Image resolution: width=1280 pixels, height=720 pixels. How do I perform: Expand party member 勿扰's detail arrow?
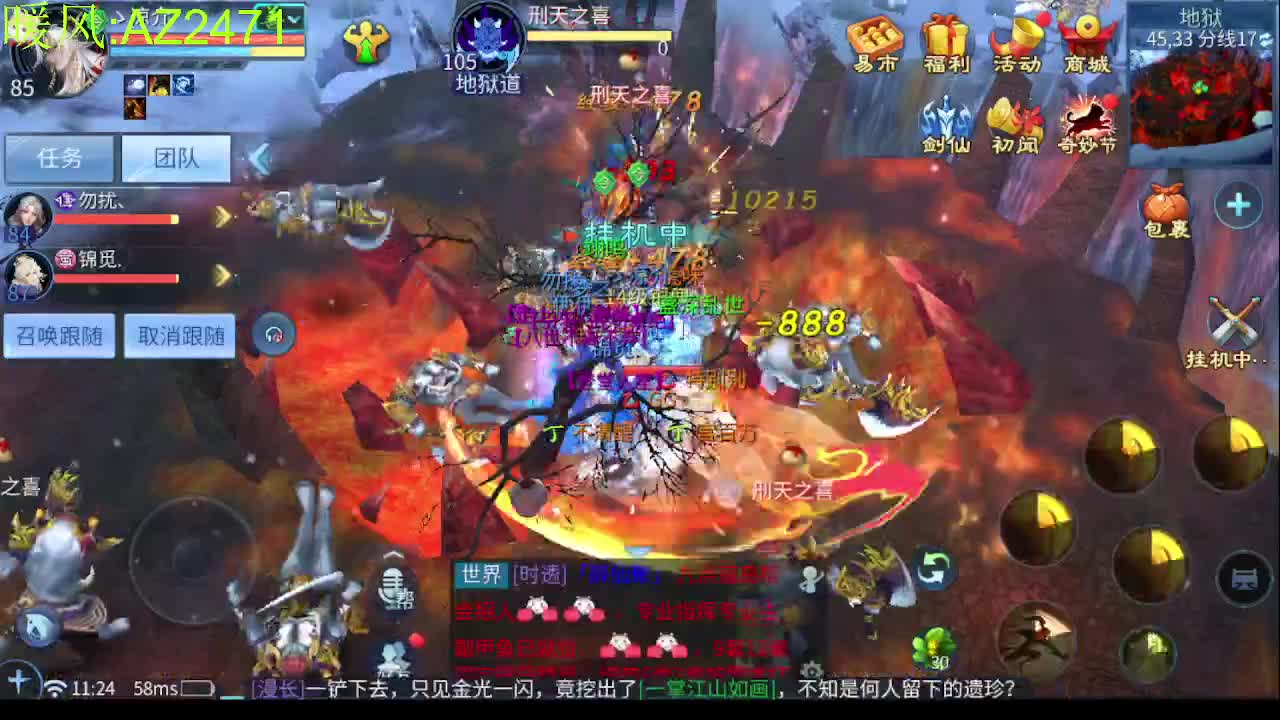coord(222,218)
